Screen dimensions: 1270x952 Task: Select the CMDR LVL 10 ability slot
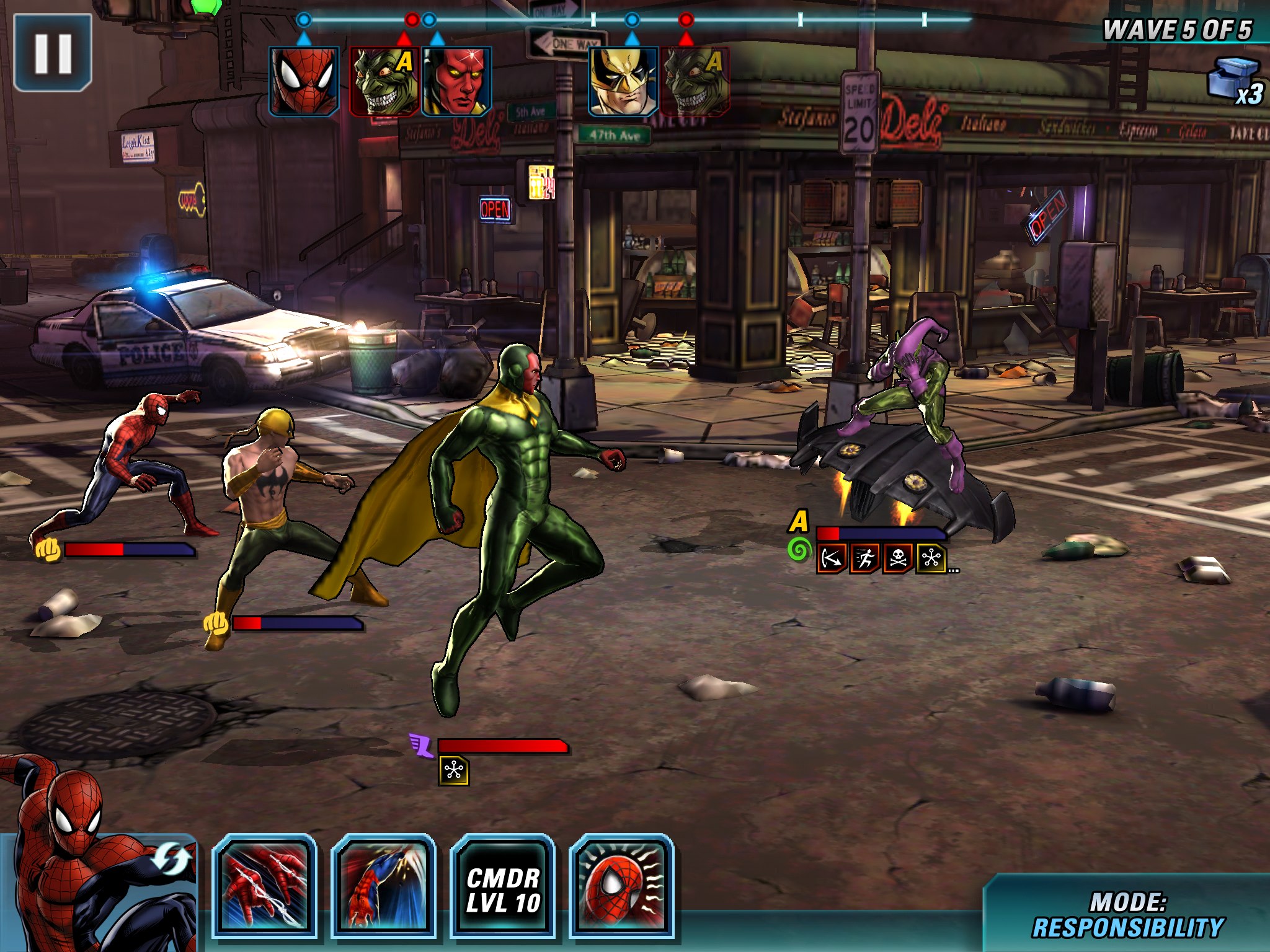pos(502,886)
